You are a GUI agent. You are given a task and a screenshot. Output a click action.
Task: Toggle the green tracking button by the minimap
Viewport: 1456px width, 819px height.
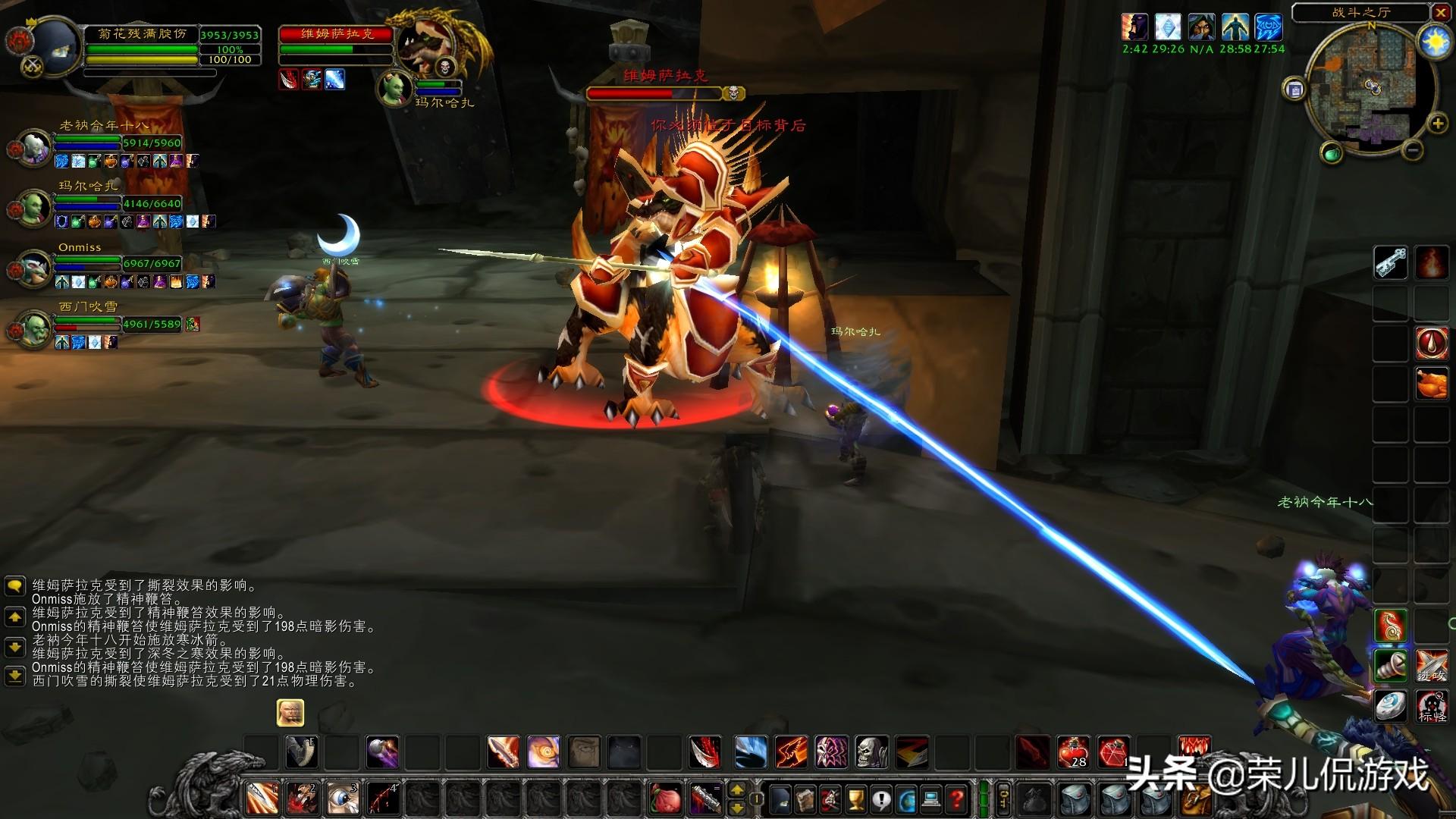(1332, 155)
